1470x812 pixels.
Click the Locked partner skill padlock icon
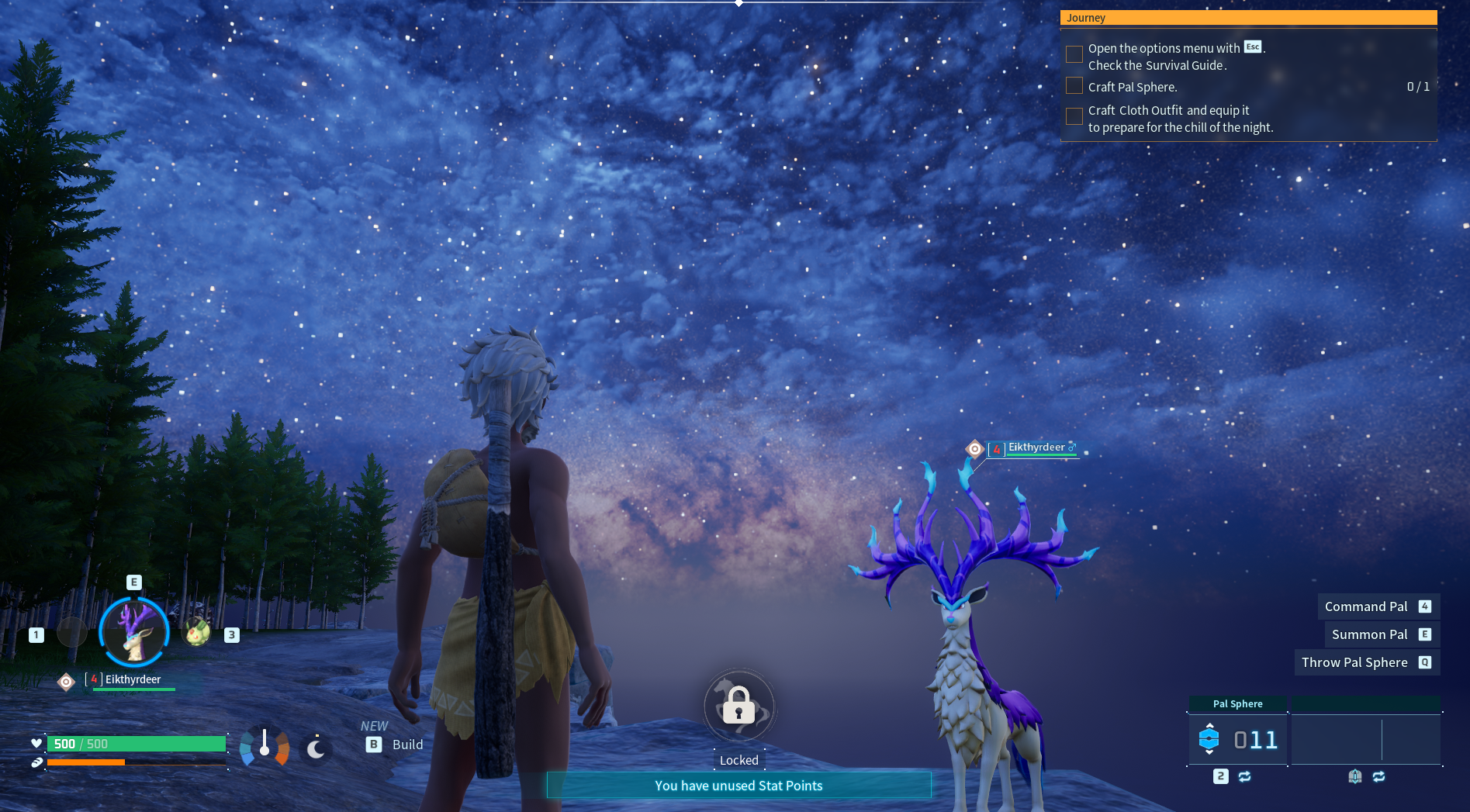(738, 706)
